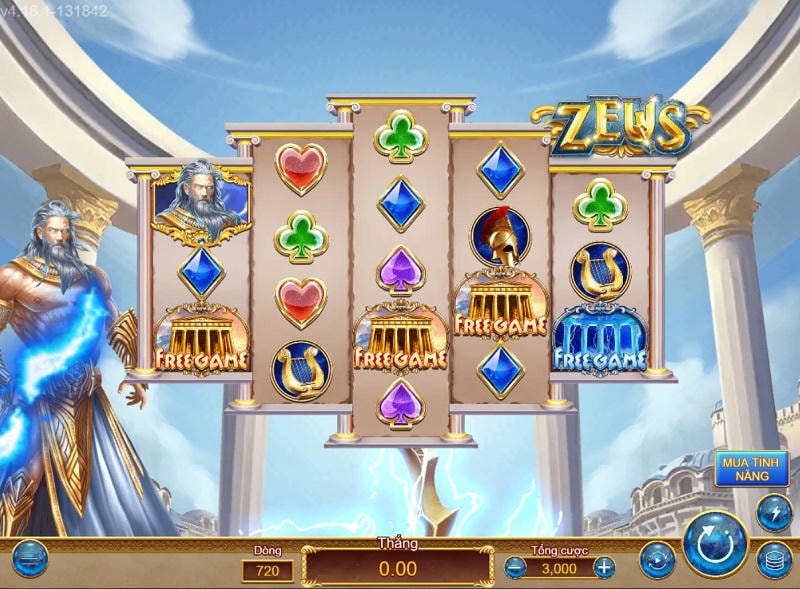Image resolution: width=800 pixels, height=589 pixels.
Task: Open the hamburger menu button
Action: click(30, 558)
